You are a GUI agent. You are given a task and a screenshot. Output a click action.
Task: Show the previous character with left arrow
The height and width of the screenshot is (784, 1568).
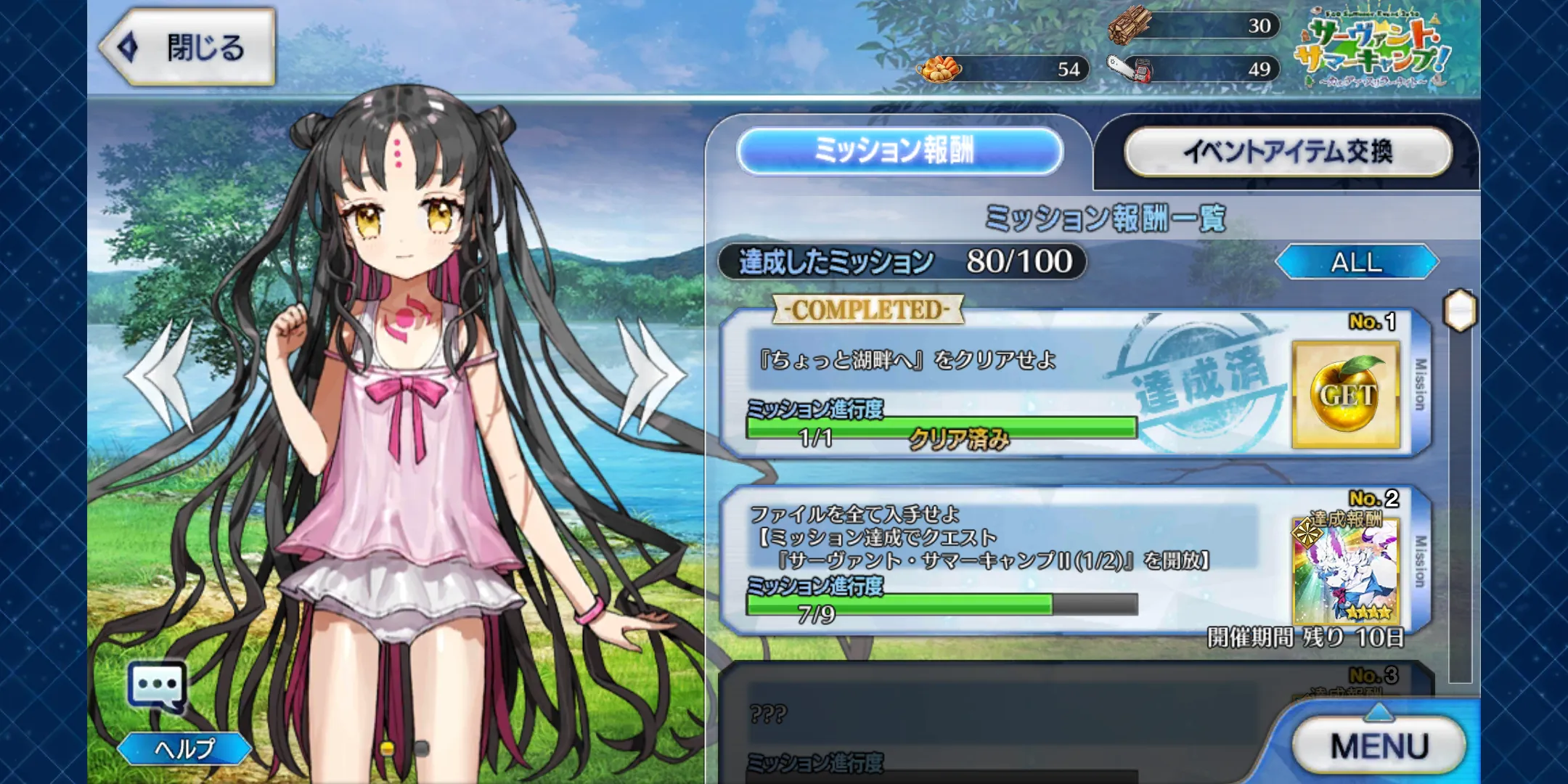[x=163, y=375]
